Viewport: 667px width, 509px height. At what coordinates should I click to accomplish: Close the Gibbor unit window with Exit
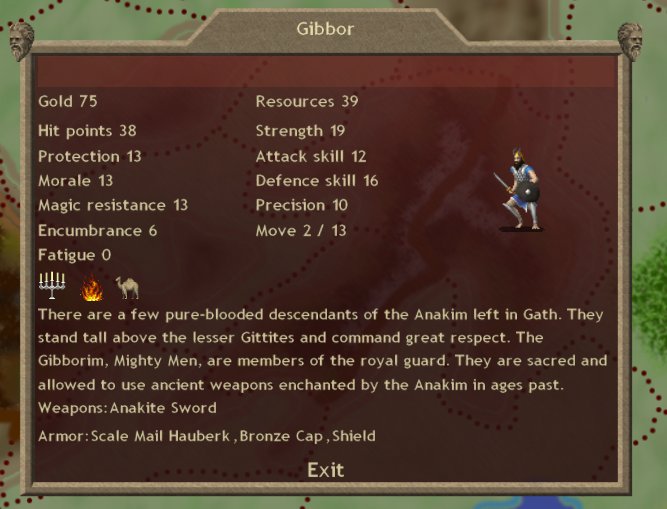pos(325,470)
